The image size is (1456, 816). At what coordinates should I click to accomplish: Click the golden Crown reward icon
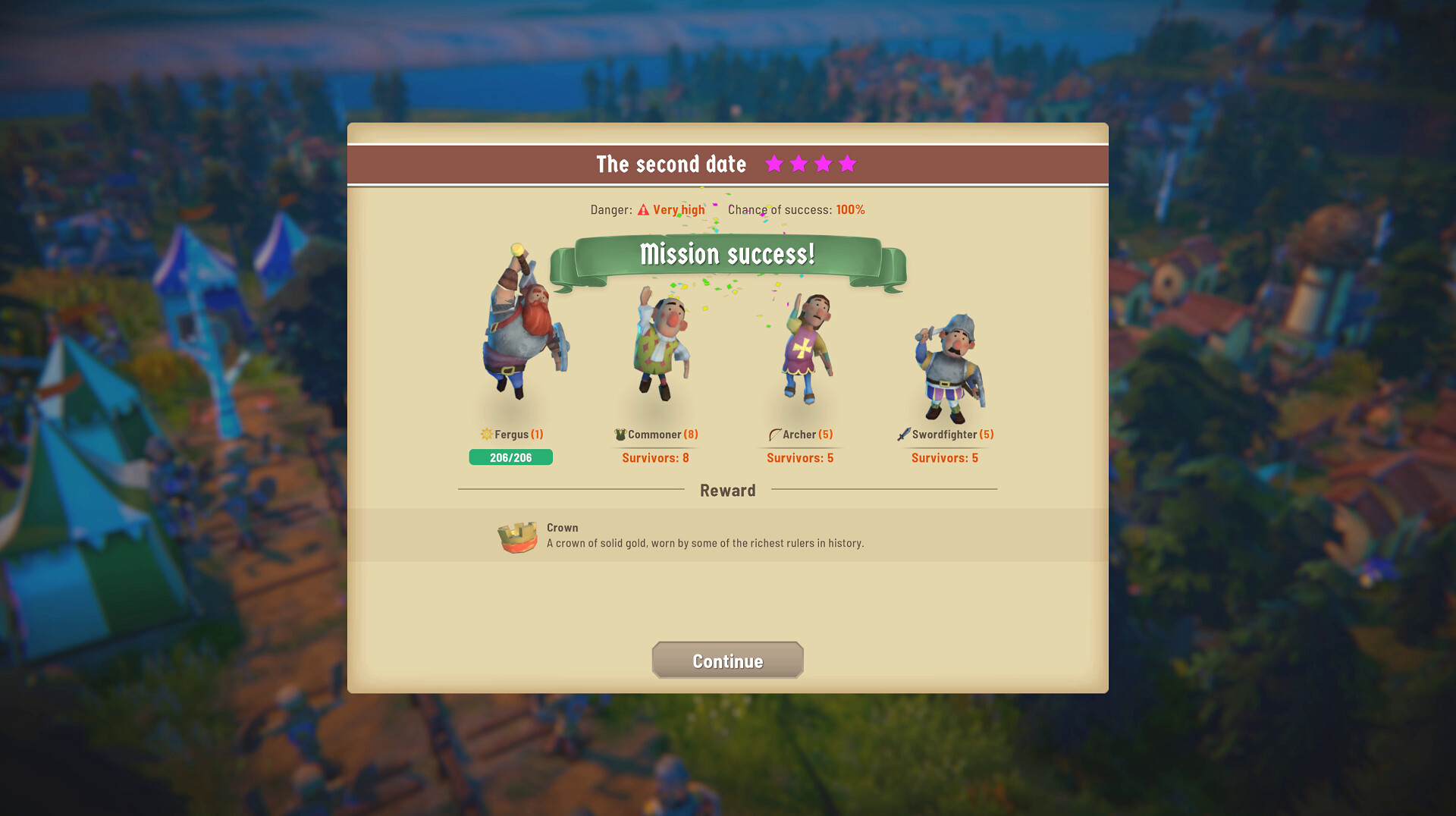point(519,535)
